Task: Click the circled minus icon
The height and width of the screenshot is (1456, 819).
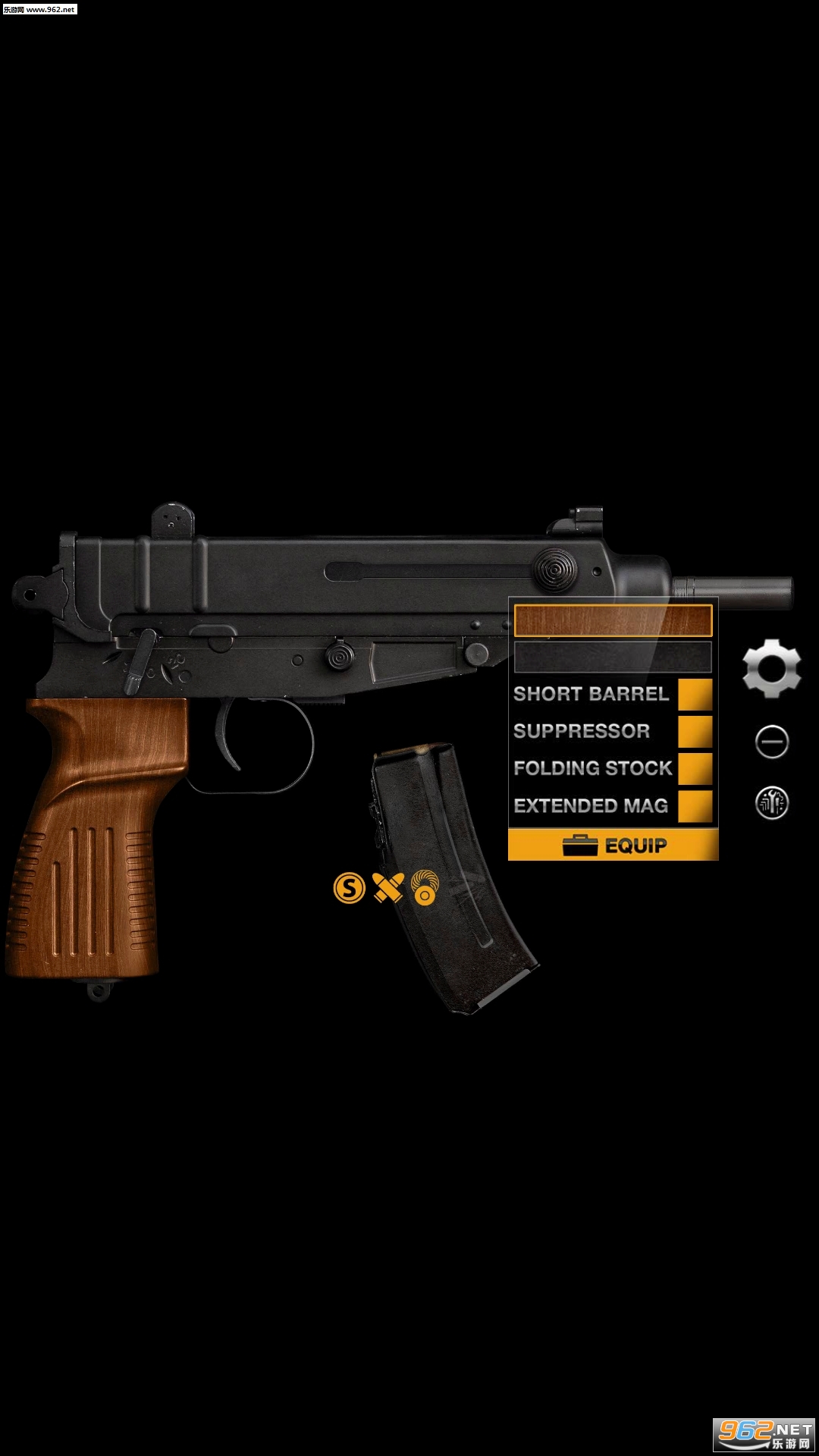Action: pos(772,742)
